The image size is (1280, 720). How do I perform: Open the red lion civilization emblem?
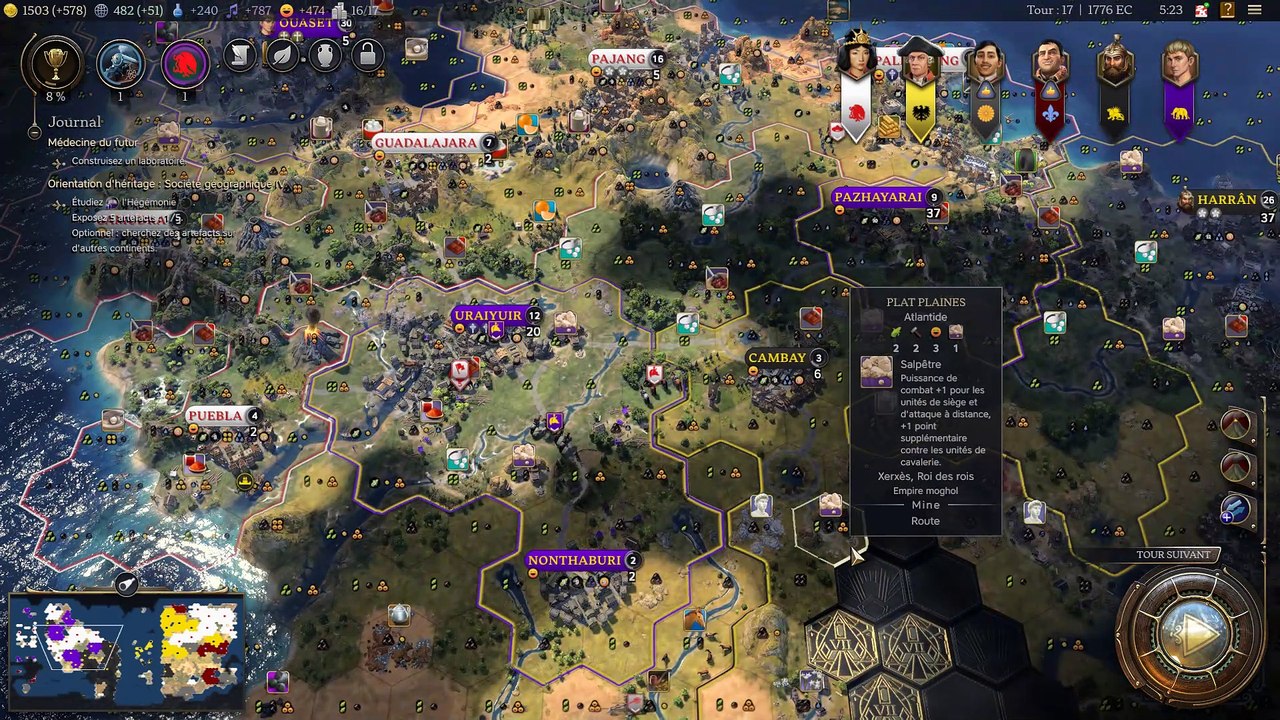[x=184, y=64]
